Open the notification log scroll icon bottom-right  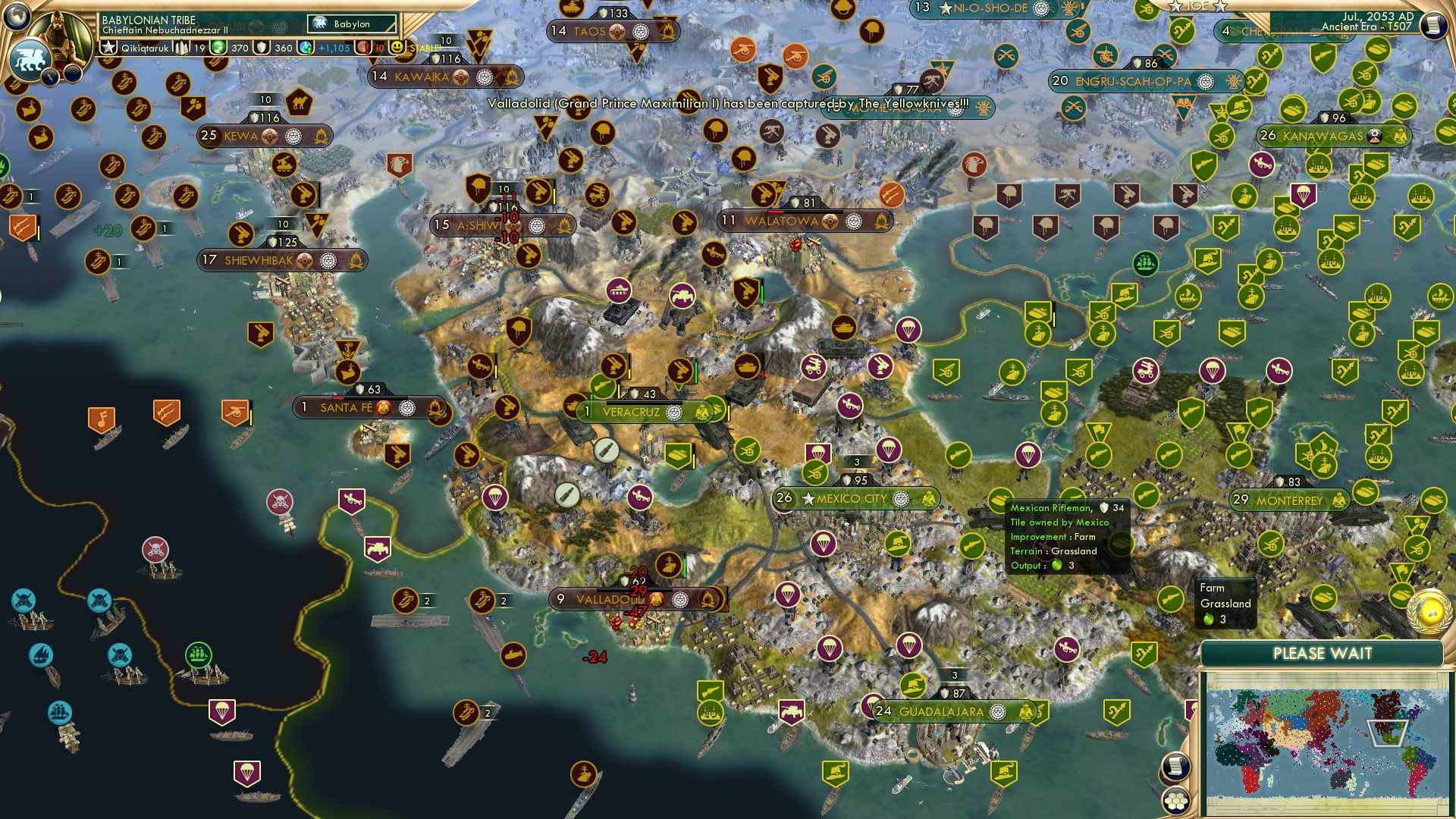[x=1176, y=764]
